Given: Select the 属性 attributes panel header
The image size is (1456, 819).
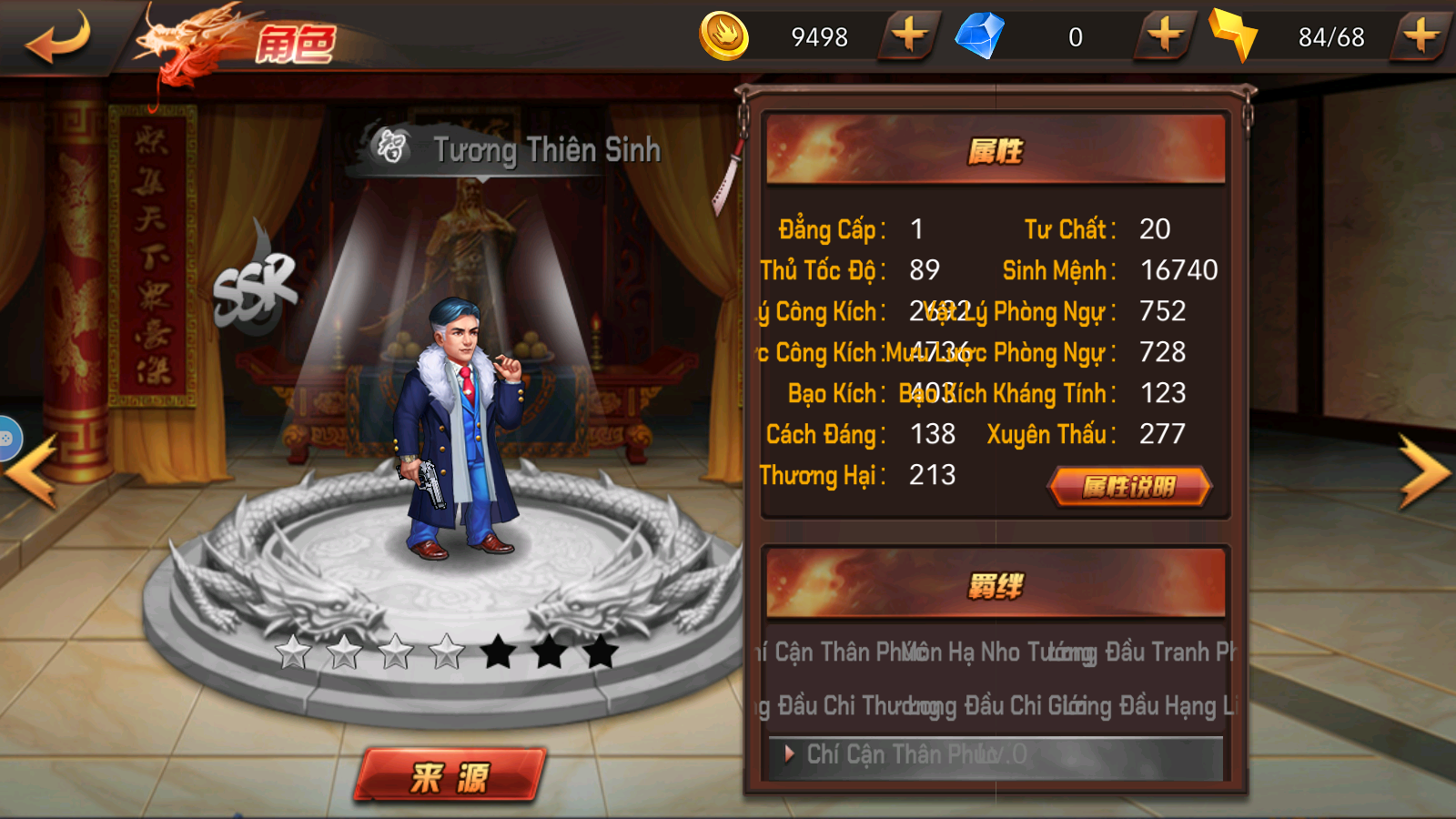Looking at the screenshot, I should [x=996, y=153].
